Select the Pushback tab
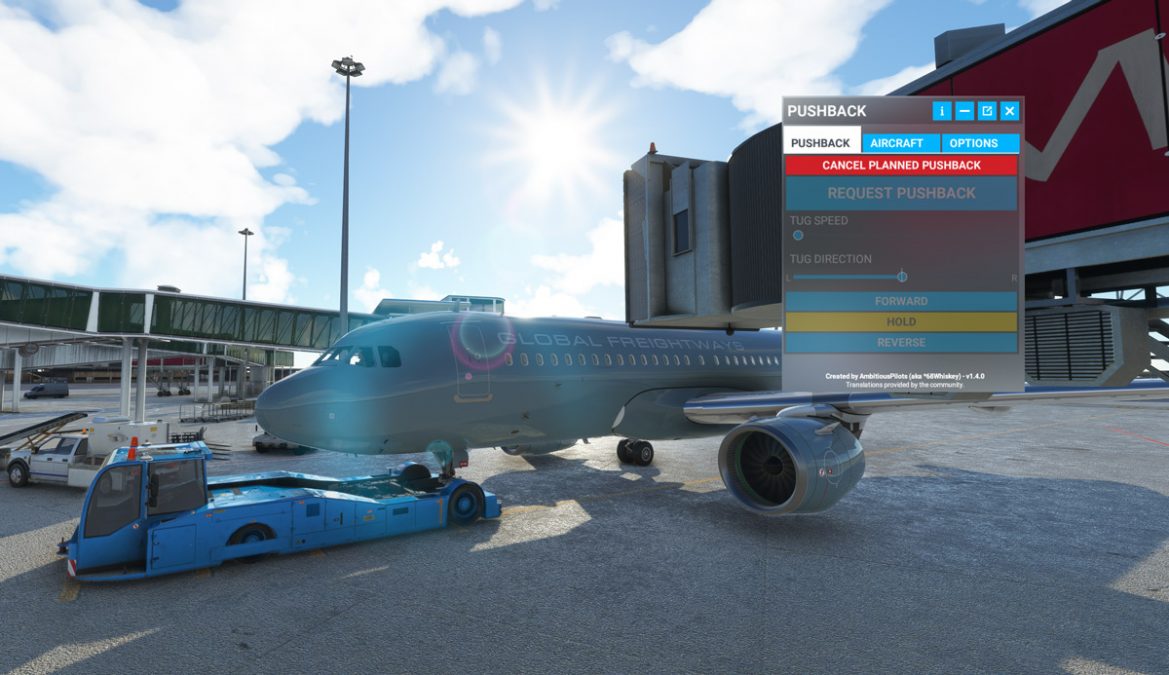 click(821, 143)
